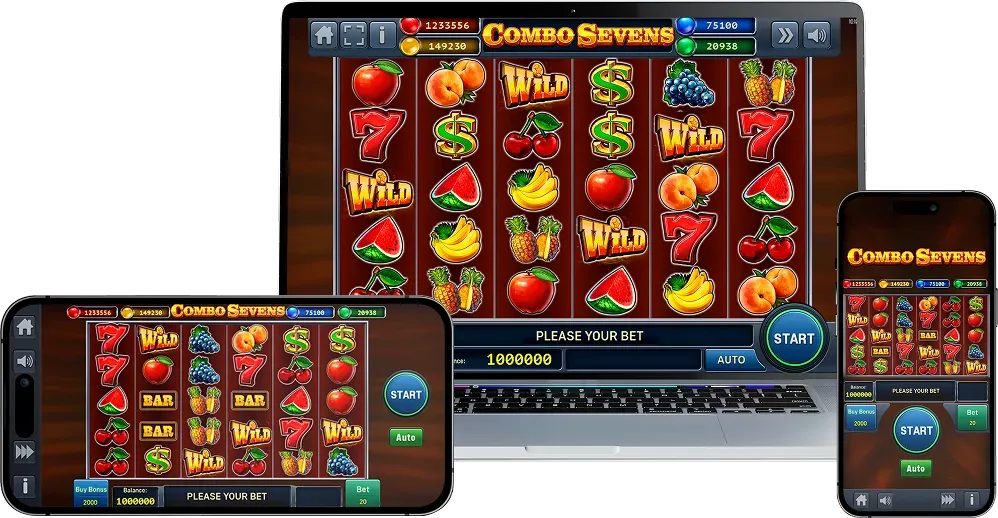Viewport: 998px width, 518px height.
Task: Toggle the speaker icon on the landscape phone
Action: [x=24, y=360]
